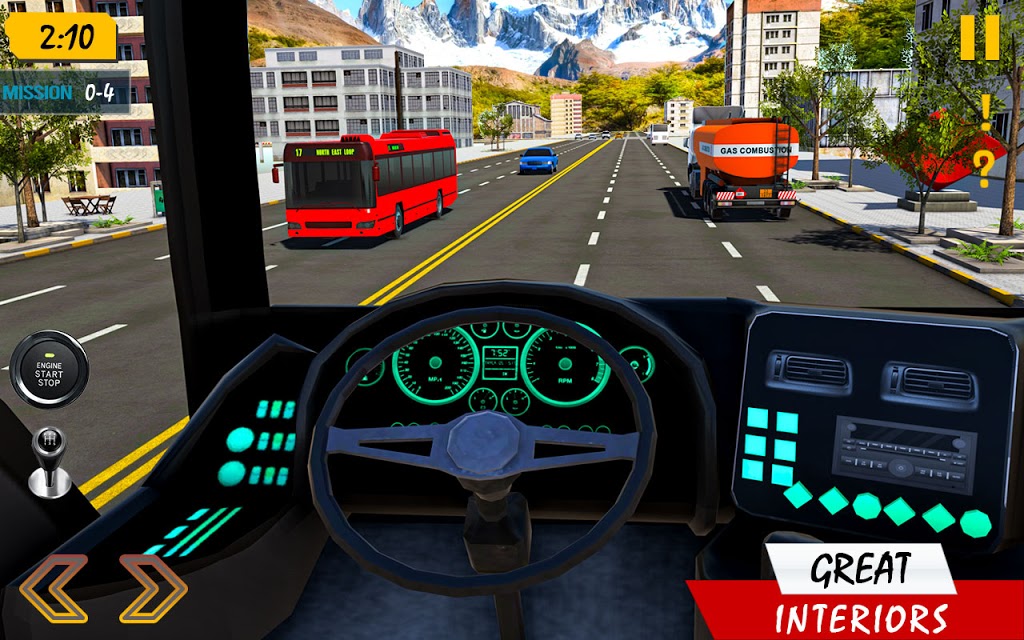
Task: Open the yellow question mark help icon
Action: pos(984,168)
